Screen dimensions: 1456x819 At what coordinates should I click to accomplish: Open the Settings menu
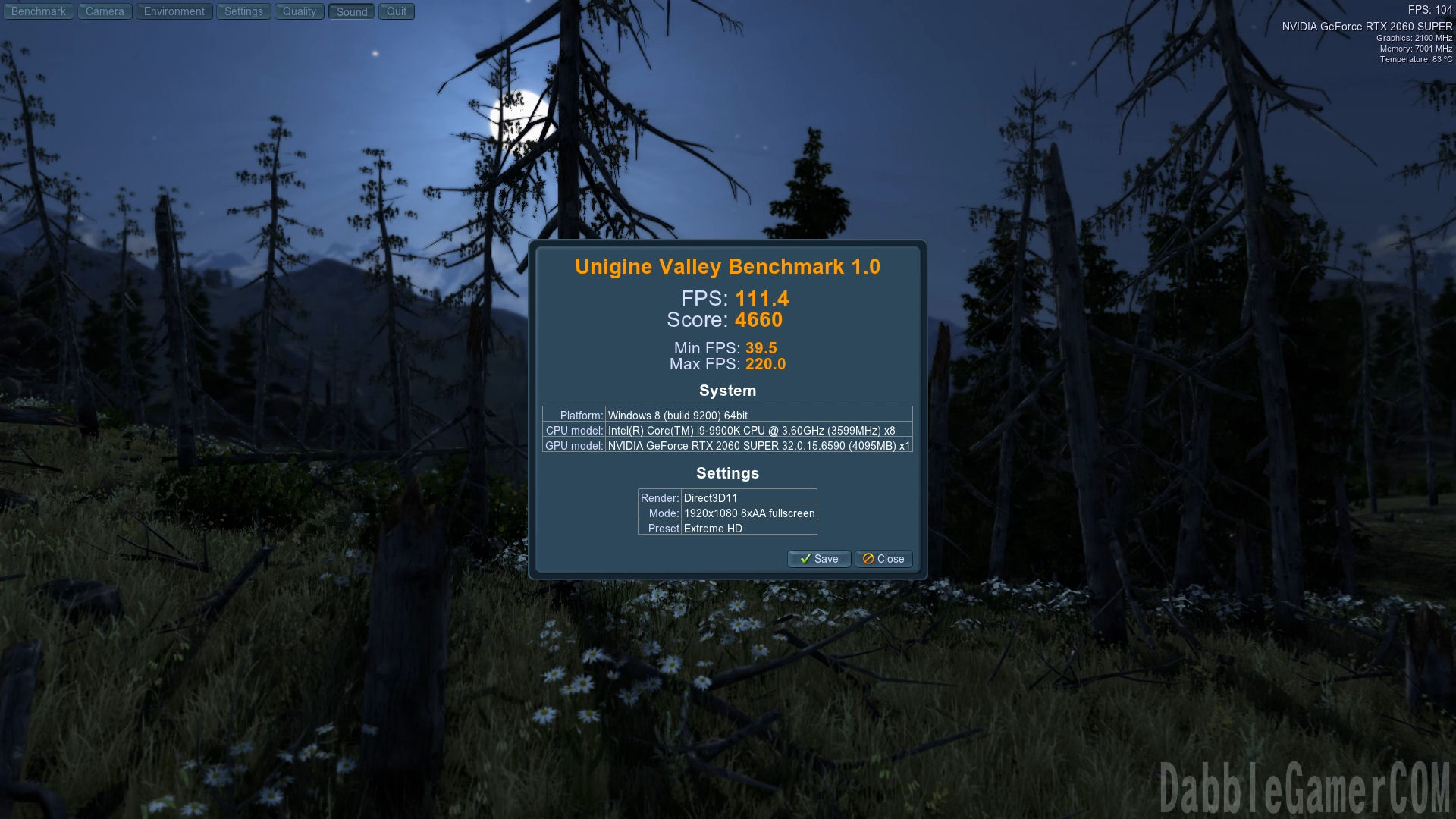point(243,11)
